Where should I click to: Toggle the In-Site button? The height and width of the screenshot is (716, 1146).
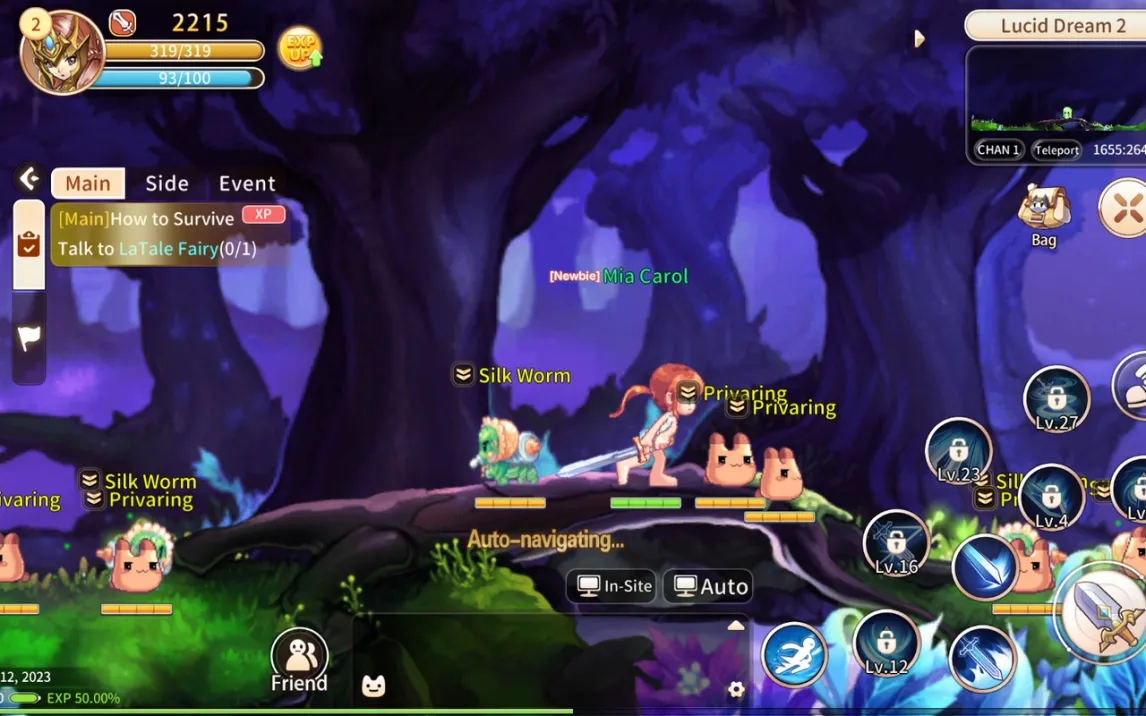point(614,586)
